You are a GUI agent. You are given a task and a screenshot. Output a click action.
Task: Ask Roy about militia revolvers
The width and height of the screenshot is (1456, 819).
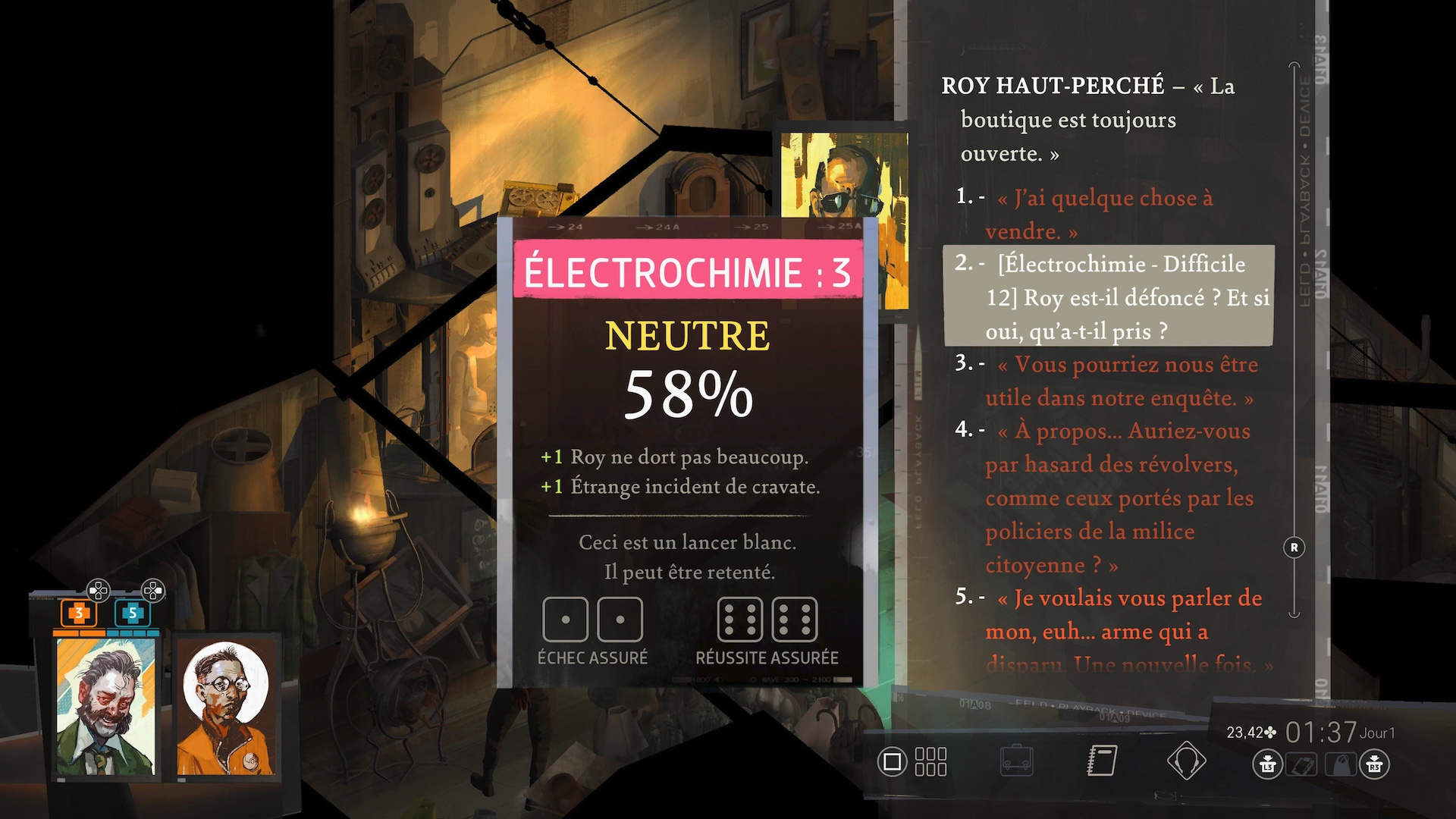1119,497
